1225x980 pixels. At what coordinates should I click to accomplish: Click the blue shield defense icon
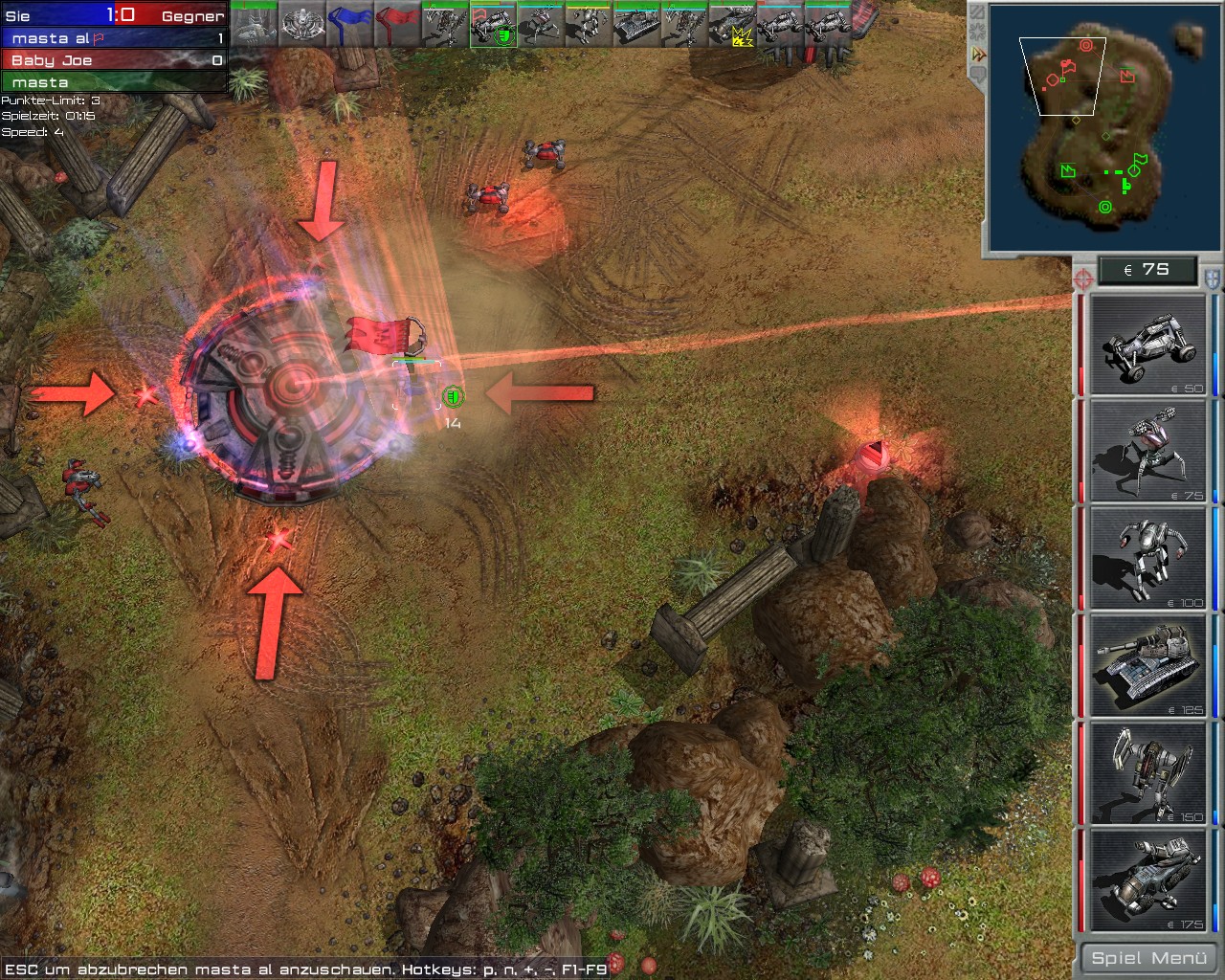[x=1212, y=278]
